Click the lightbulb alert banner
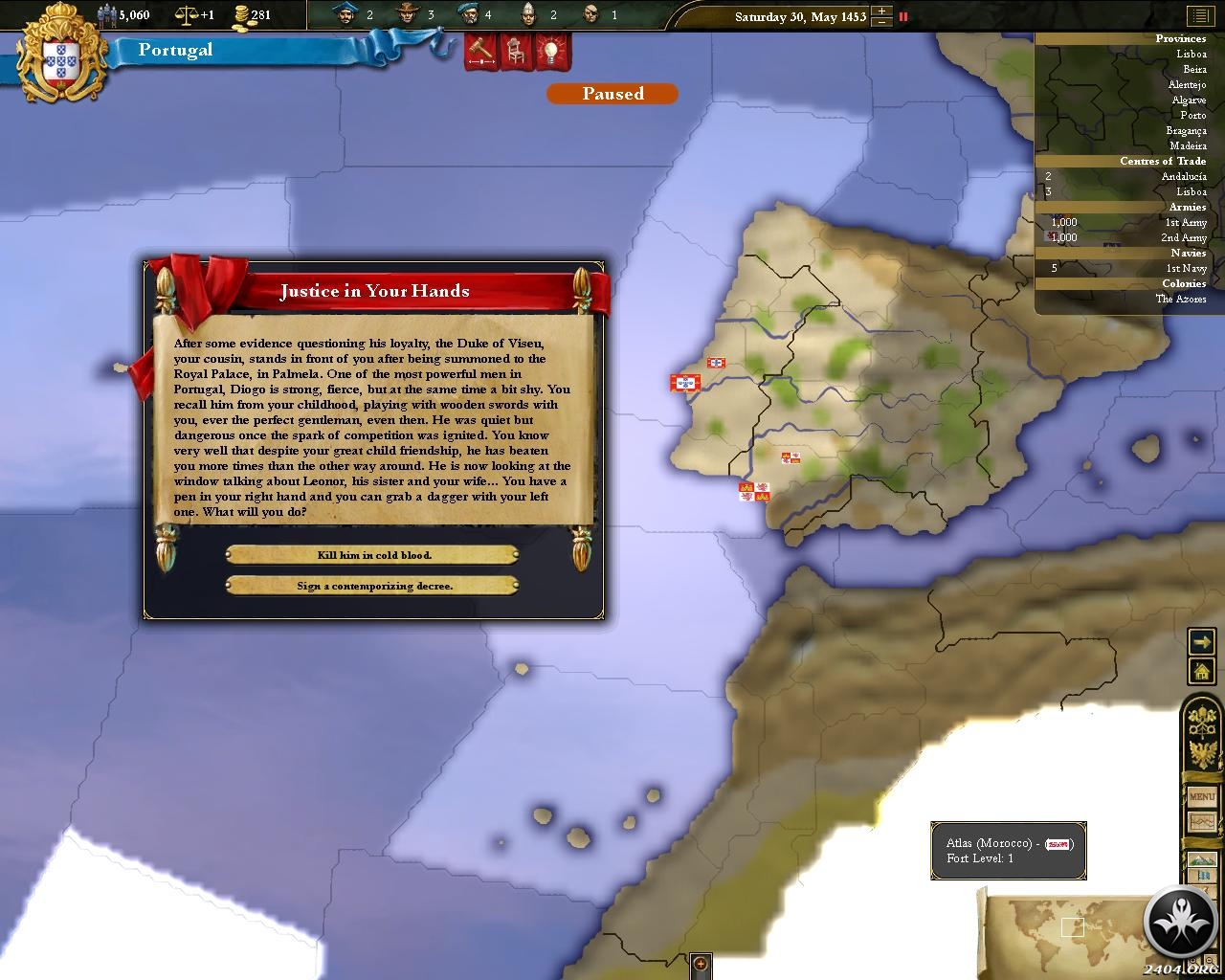1225x980 pixels. click(549, 51)
